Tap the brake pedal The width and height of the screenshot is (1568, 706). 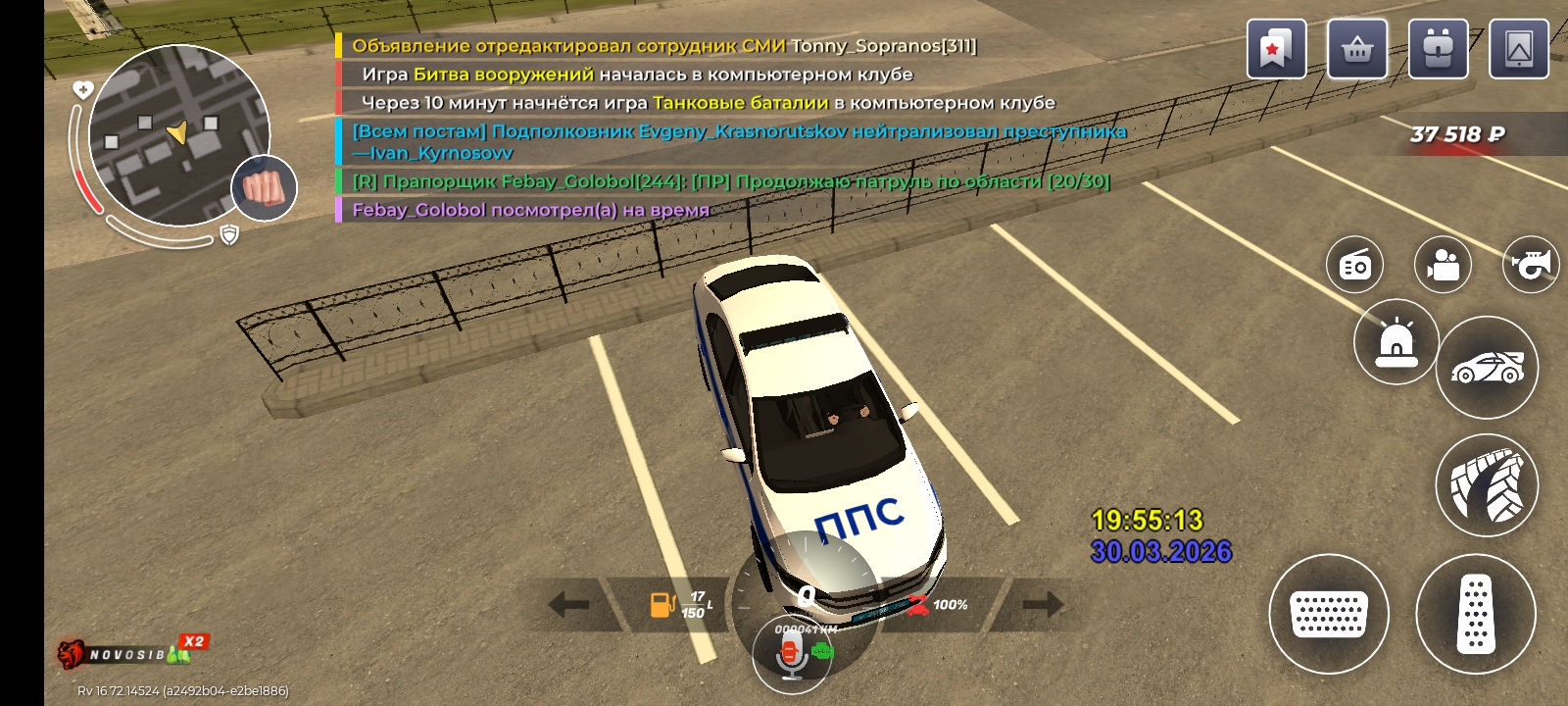[x=1329, y=614]
